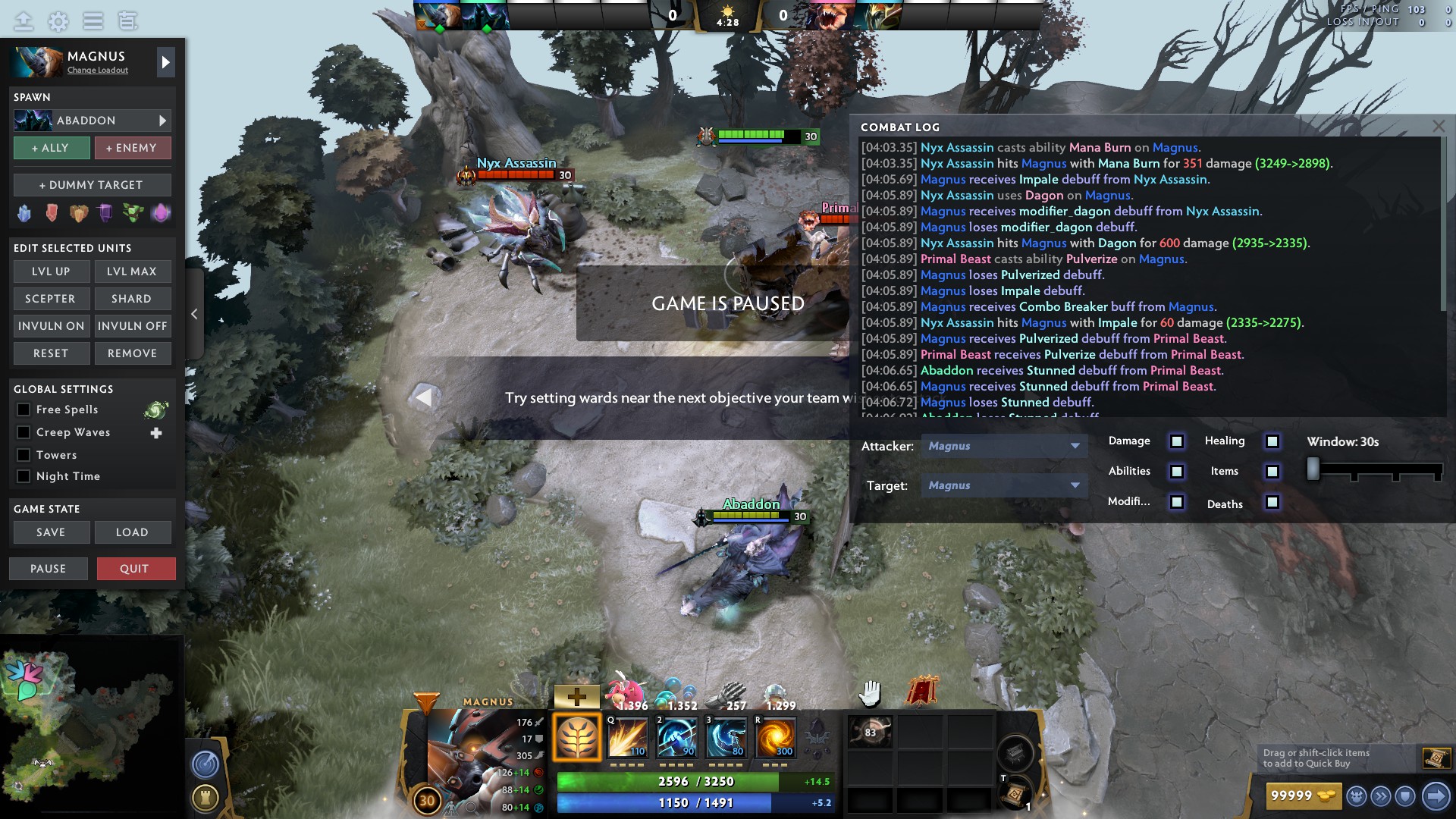Screen dimensions: 1456x819
Task: Enable the Free Spells checkbox
Action: (24, 409)
